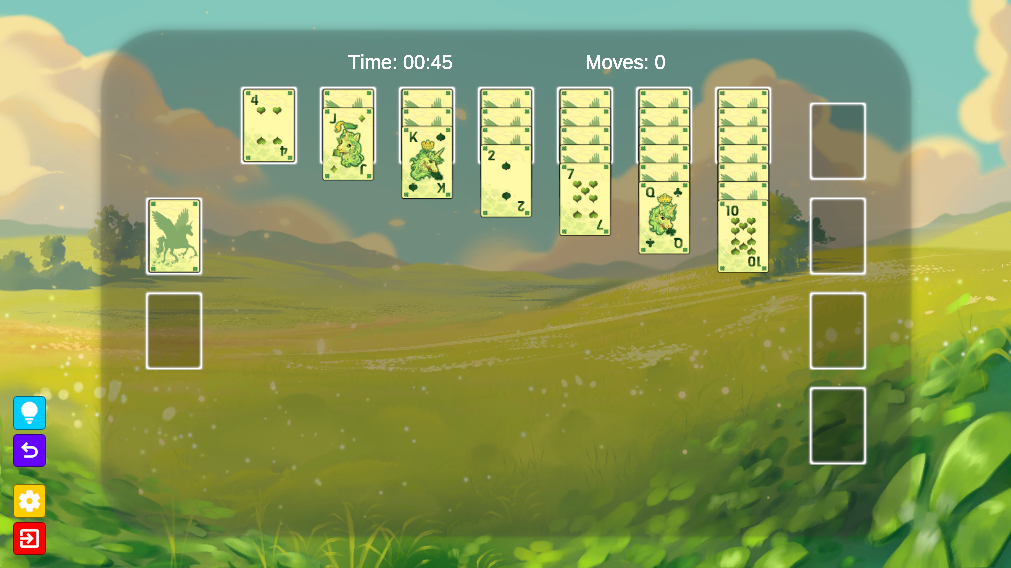Undo the last move
This screenshot has width=1011, height=568.
coord(29,451)
